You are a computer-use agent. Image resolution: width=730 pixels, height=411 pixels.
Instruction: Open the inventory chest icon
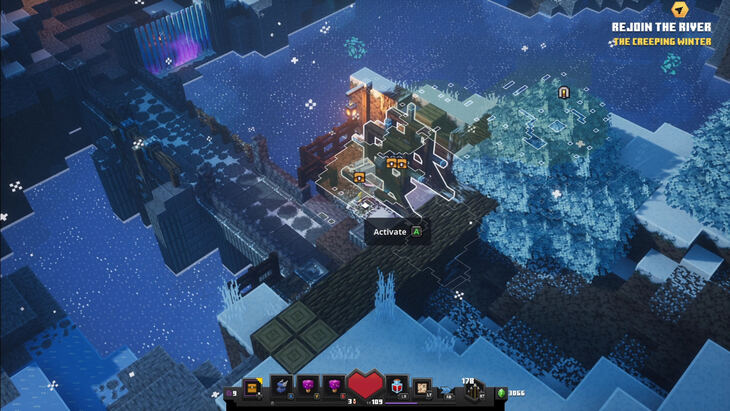(x=251, y=386)
